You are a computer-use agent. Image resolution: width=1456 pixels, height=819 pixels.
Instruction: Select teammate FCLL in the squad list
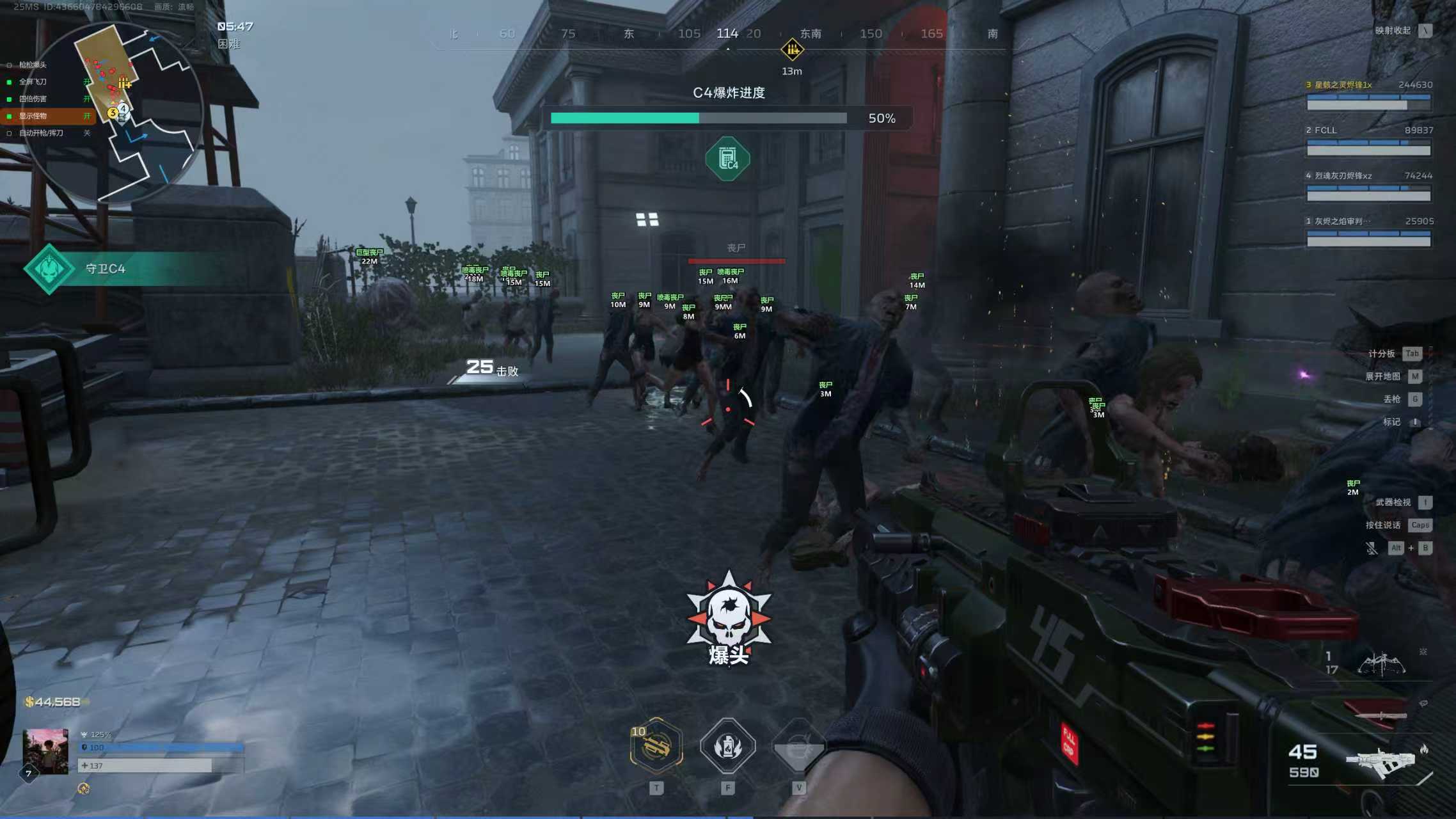[1368, 141]
